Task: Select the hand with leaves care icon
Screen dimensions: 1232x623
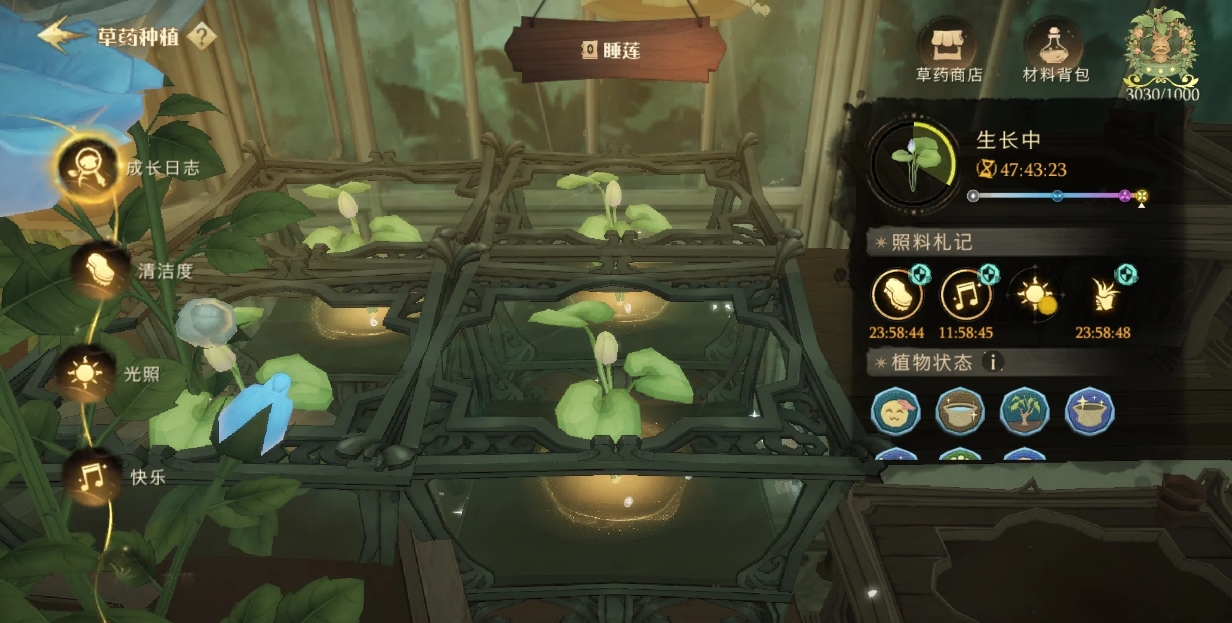Action: [1102, 295]
